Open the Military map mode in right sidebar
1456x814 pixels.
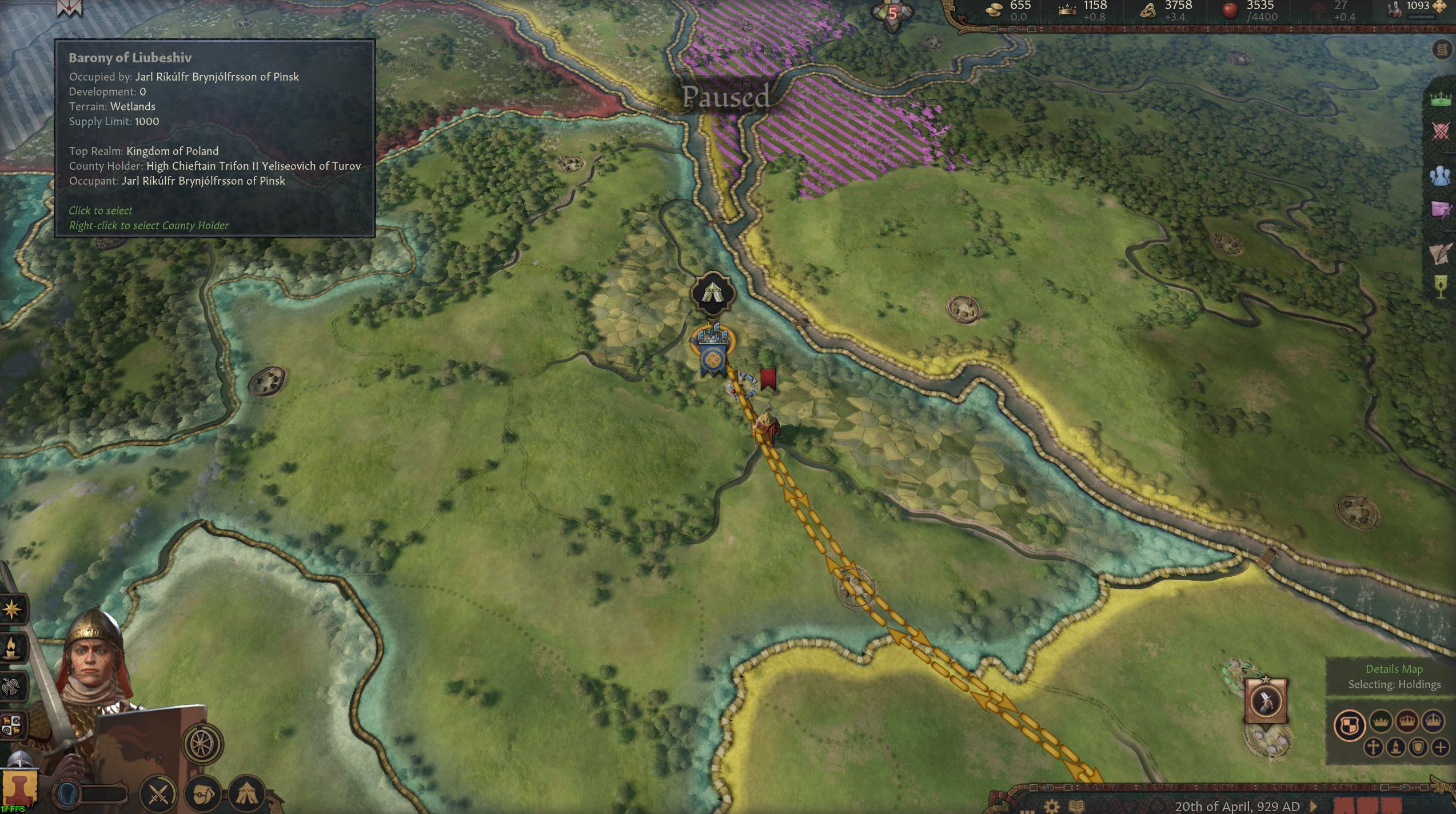pos(1441,129)
